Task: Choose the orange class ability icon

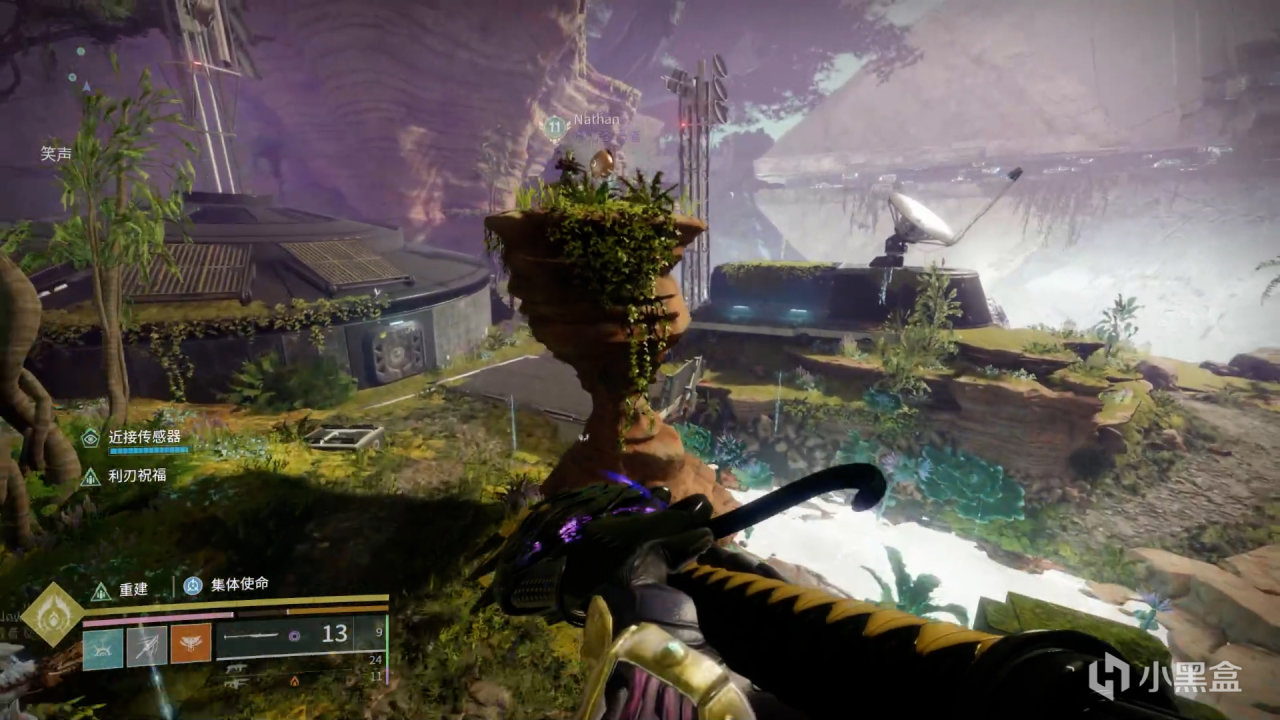Action: pos(191,645)
